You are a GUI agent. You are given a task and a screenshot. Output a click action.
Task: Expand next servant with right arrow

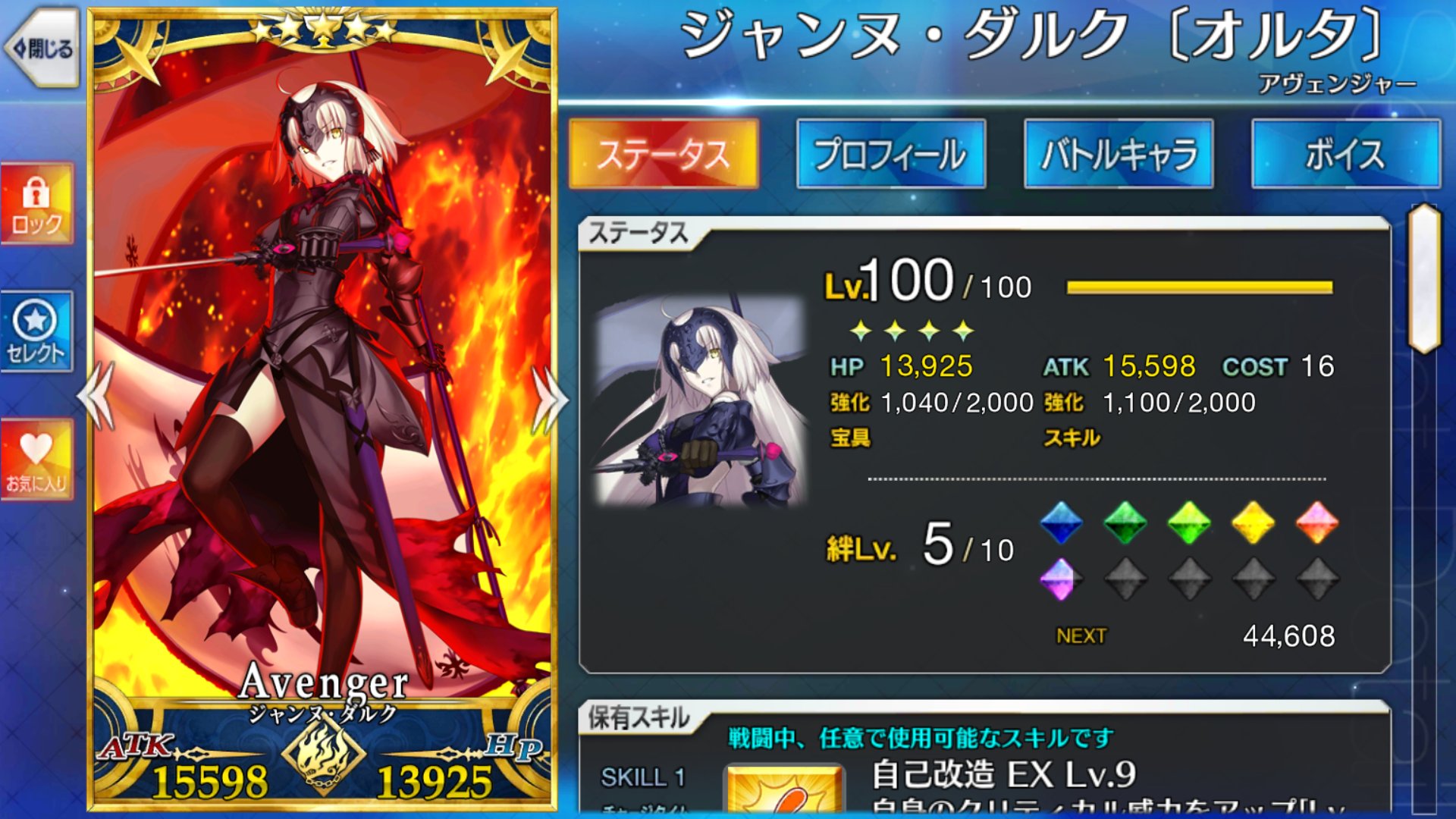550,398
